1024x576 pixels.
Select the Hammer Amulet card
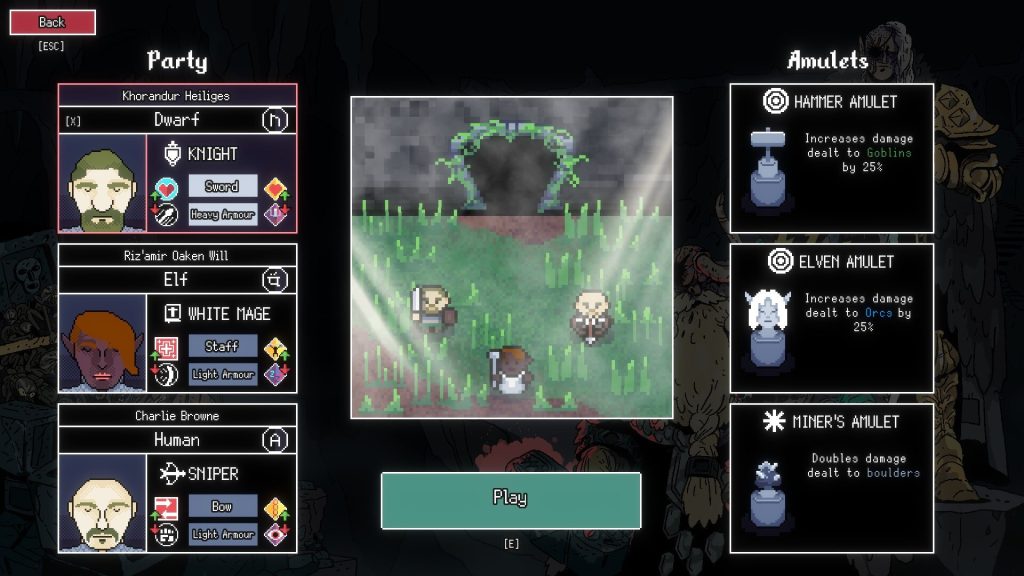(x=831, y=158)
